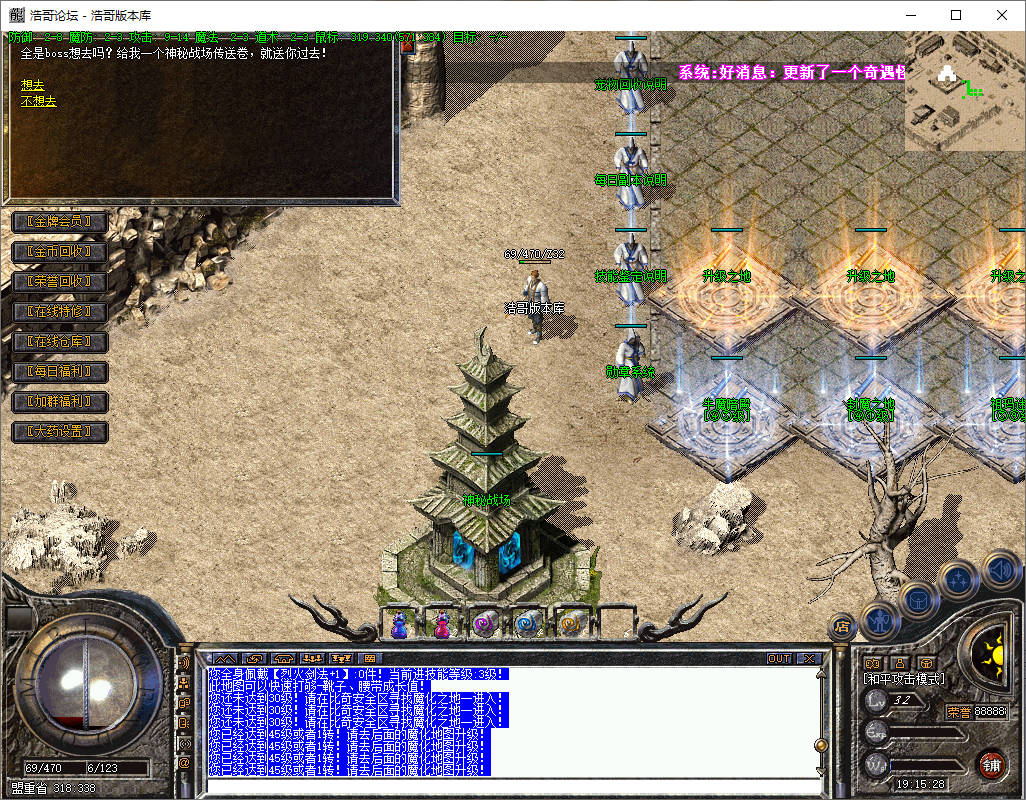Open the 荣誉回收 honor recycle menu
Image resolution: width=1026 pixels, height=800 pixels.
click(x=59, y=281)
